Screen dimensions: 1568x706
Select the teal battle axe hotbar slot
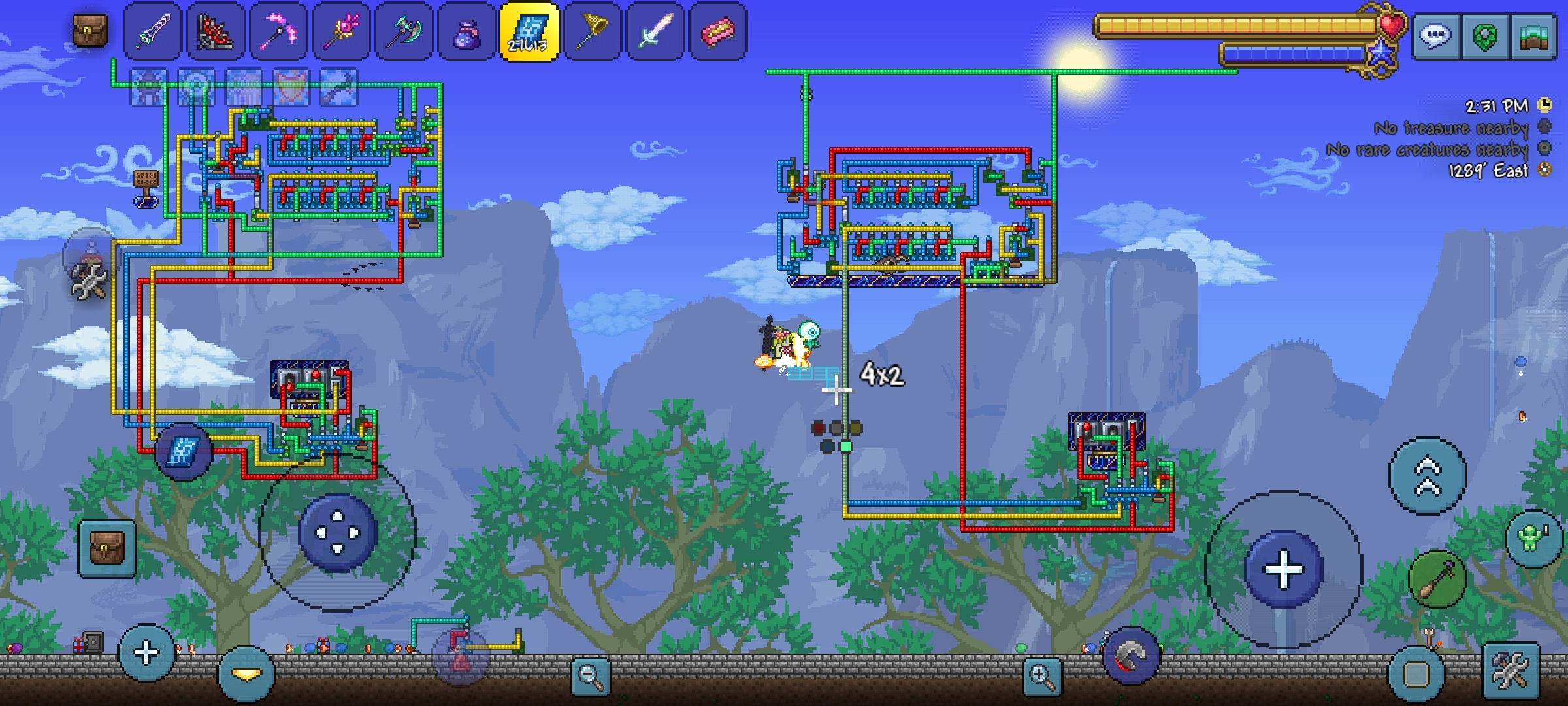click(404, 31)
